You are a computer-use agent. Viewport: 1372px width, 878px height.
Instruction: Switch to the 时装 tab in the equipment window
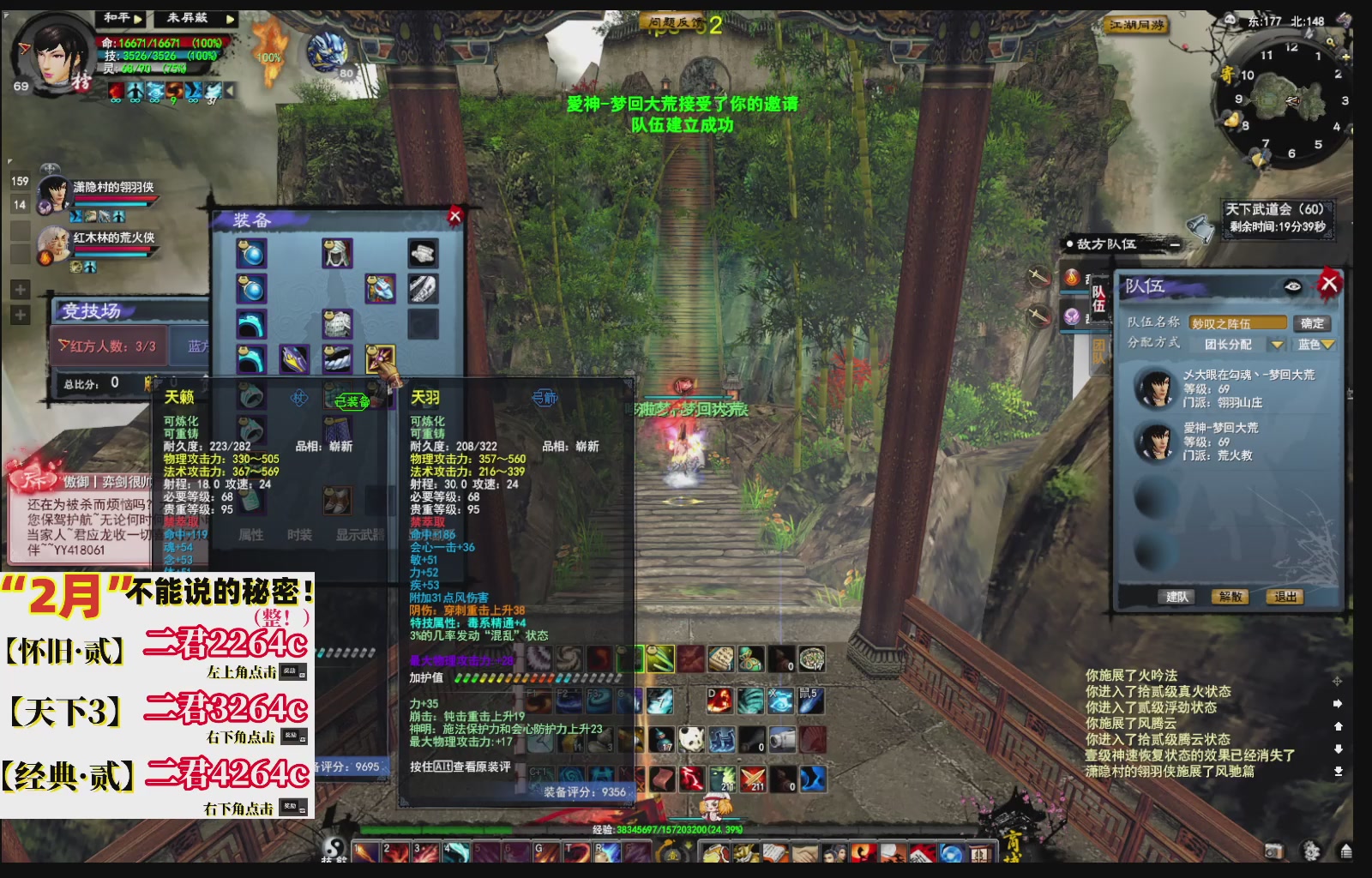tap(300, 533)
